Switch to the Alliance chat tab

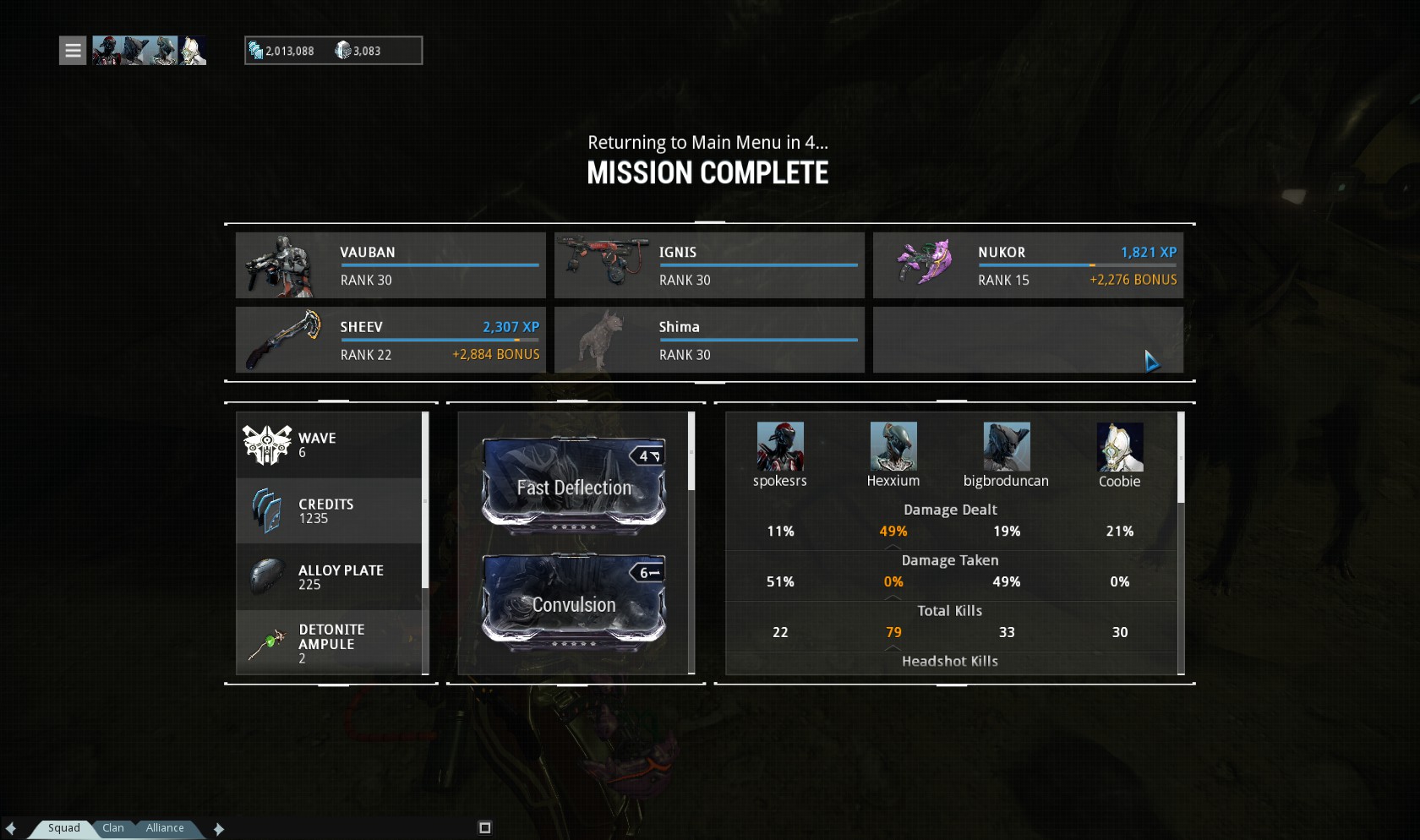tap(165, 828)
